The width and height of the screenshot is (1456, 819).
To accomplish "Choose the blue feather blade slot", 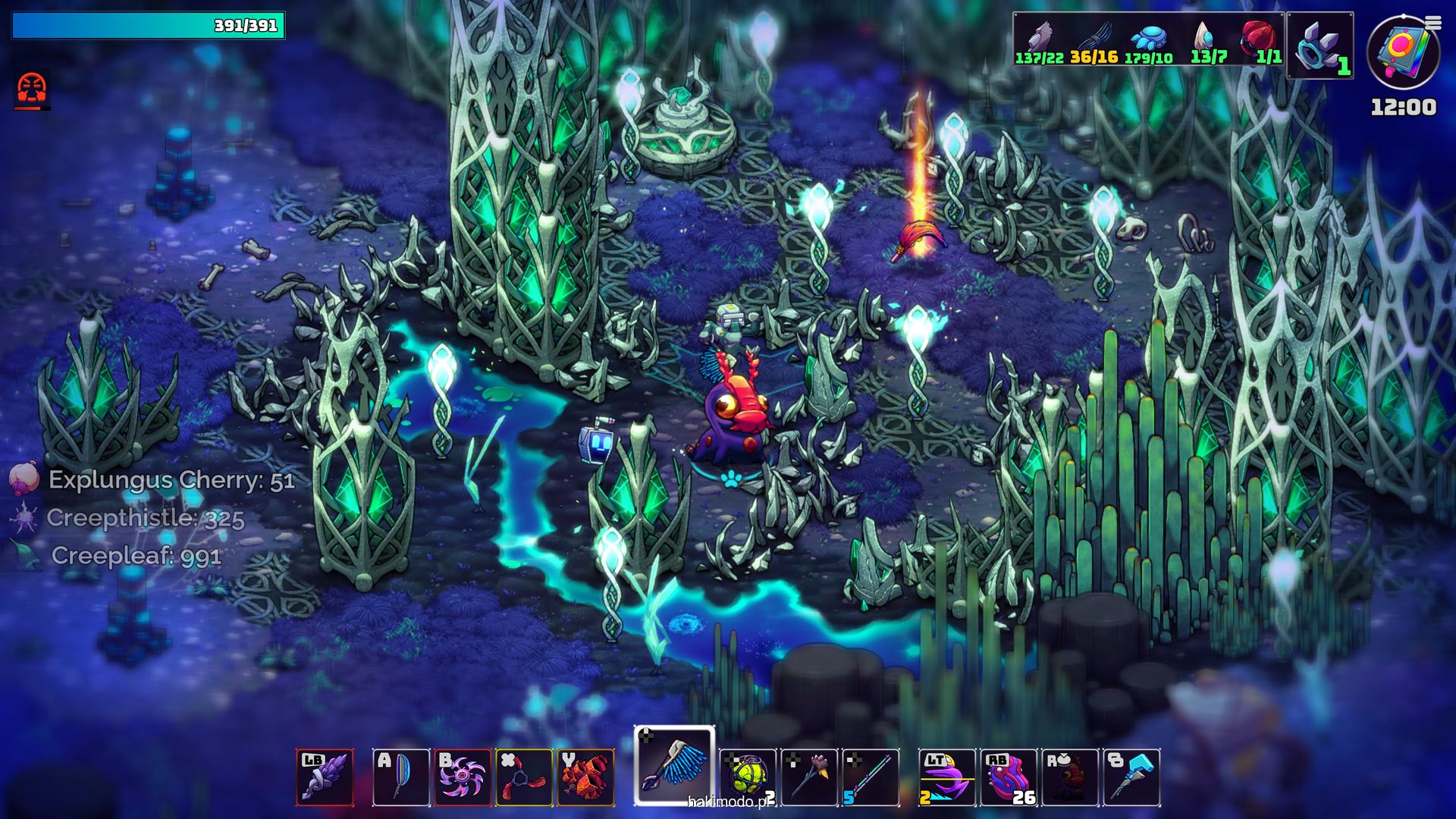I will [x=401, y=777].
